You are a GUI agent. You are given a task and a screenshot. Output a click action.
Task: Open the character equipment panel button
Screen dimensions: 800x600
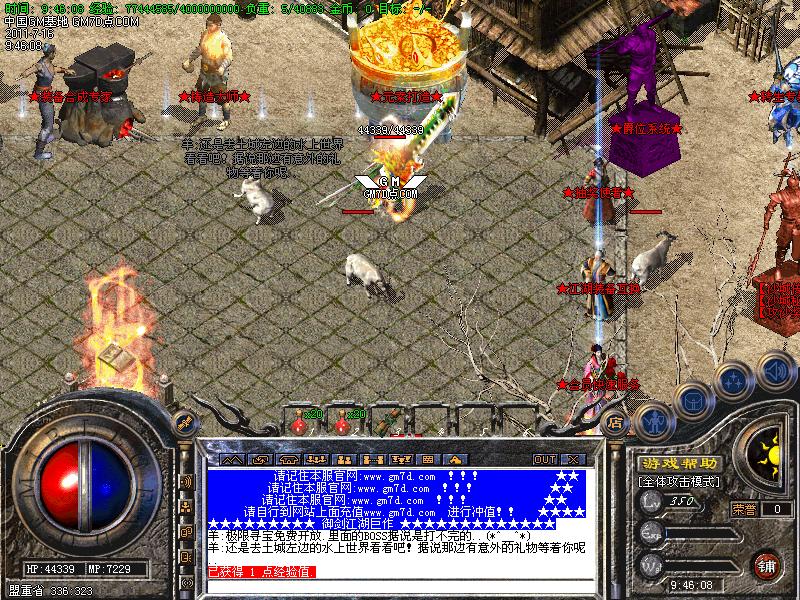pyautogui.click(x=653, y=419)
